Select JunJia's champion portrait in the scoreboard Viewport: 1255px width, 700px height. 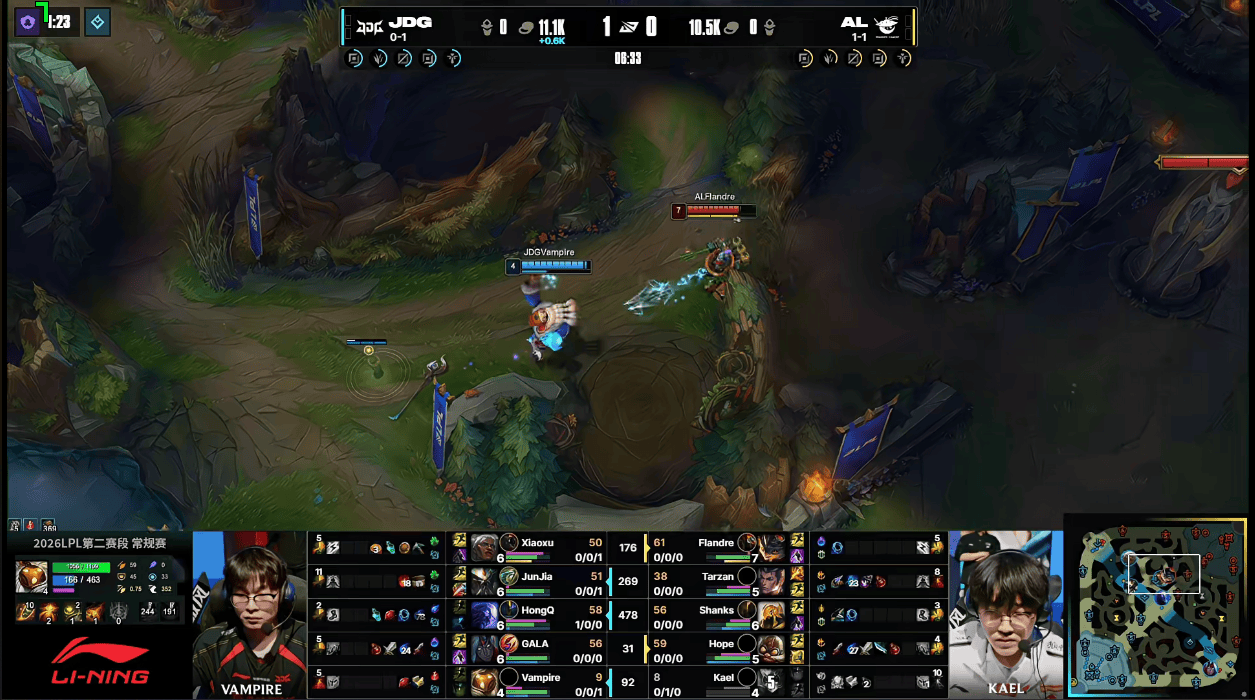pyautogui.click(x=485, y=580)
